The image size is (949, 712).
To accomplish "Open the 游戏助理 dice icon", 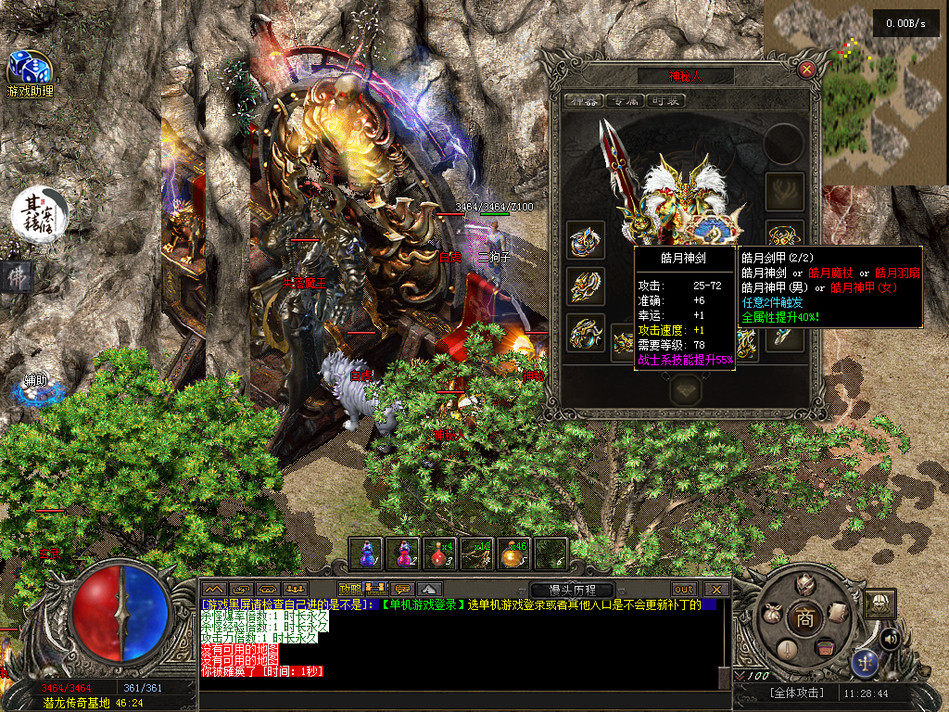I will pyautogui.click(x=29, y=68).
